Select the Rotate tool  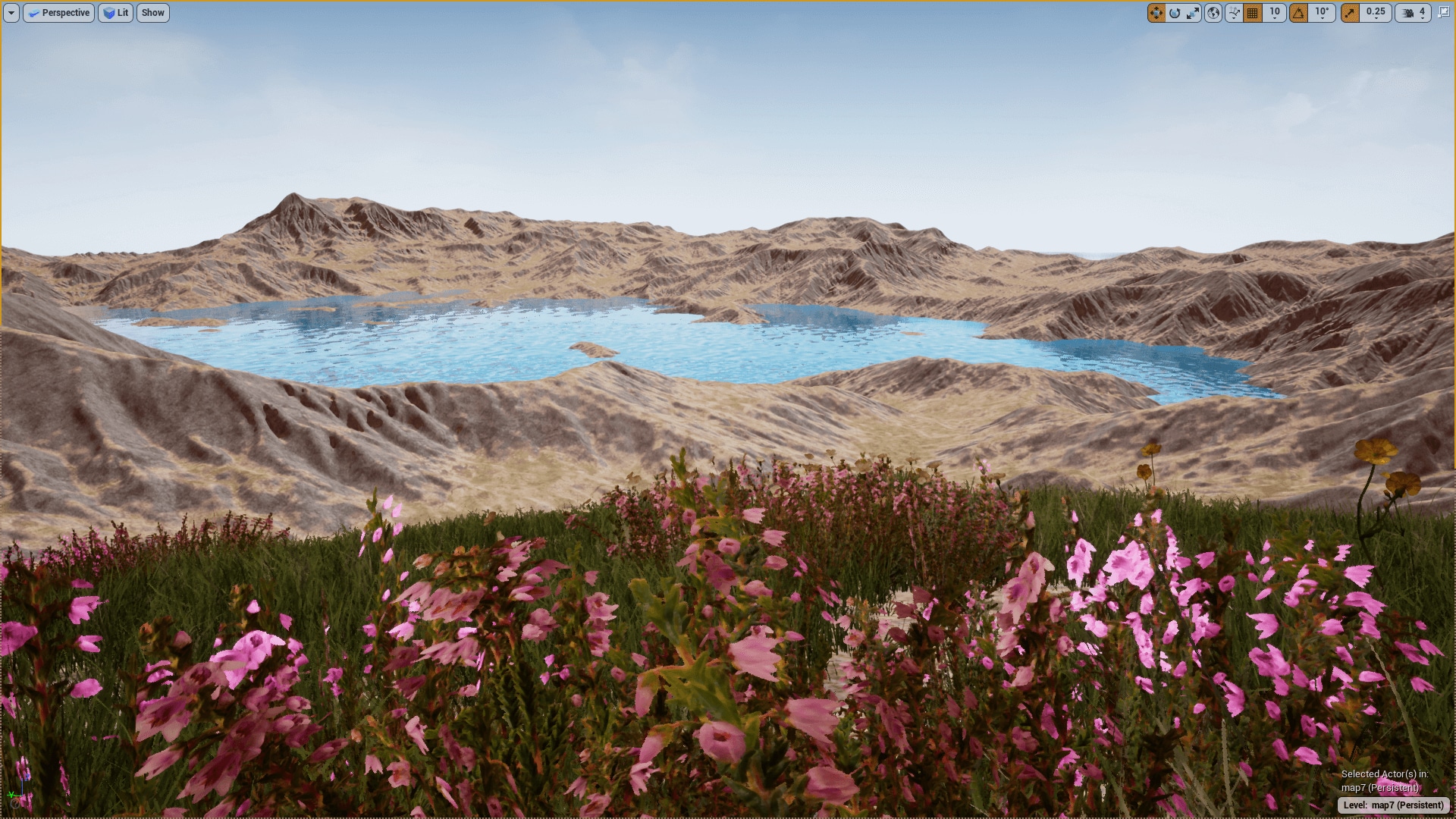point(1175,13)
